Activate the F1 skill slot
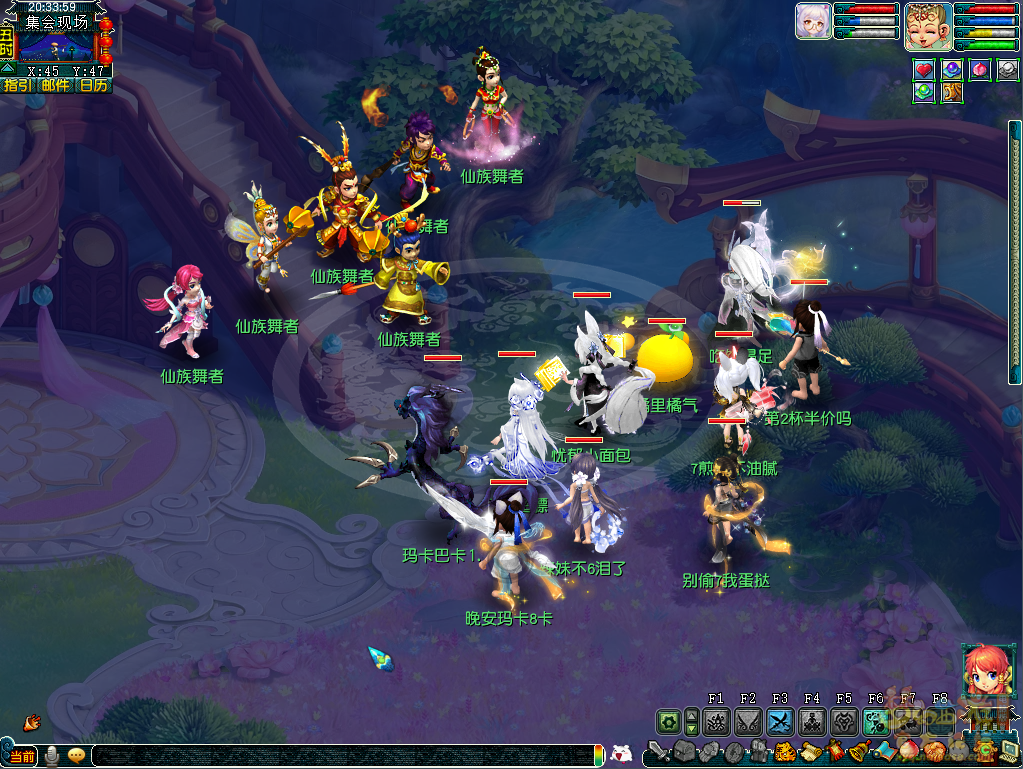 point(716,722)
